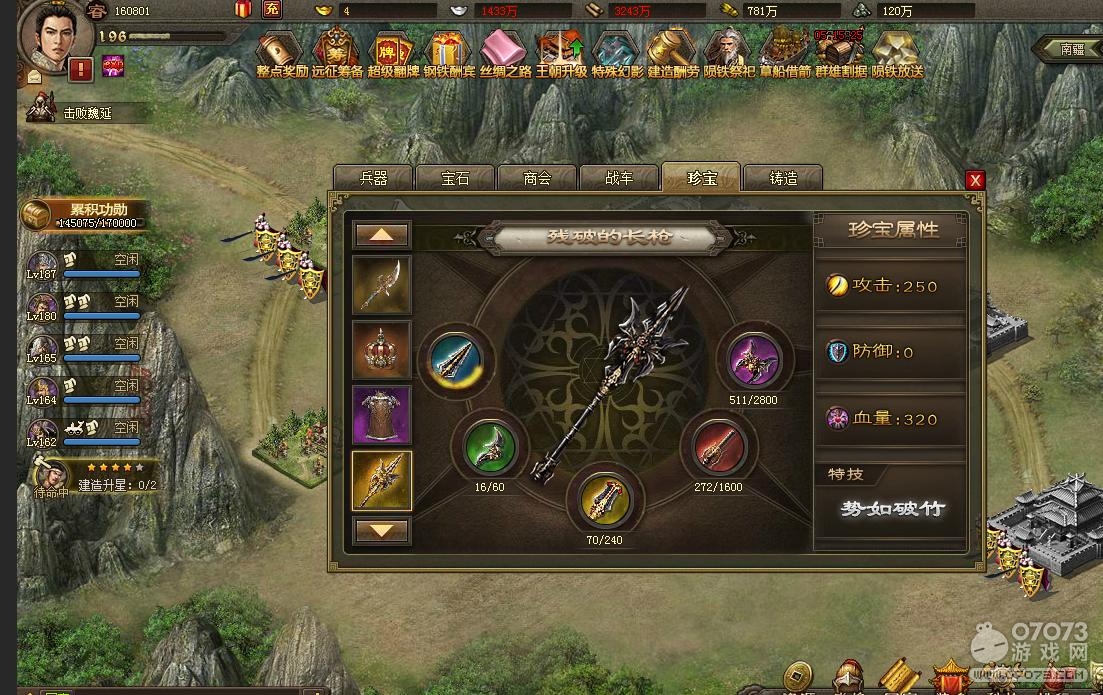Open the 宝石 gems tab
The width and height of the screenshot is (1103, 695).
coord(455,178)
